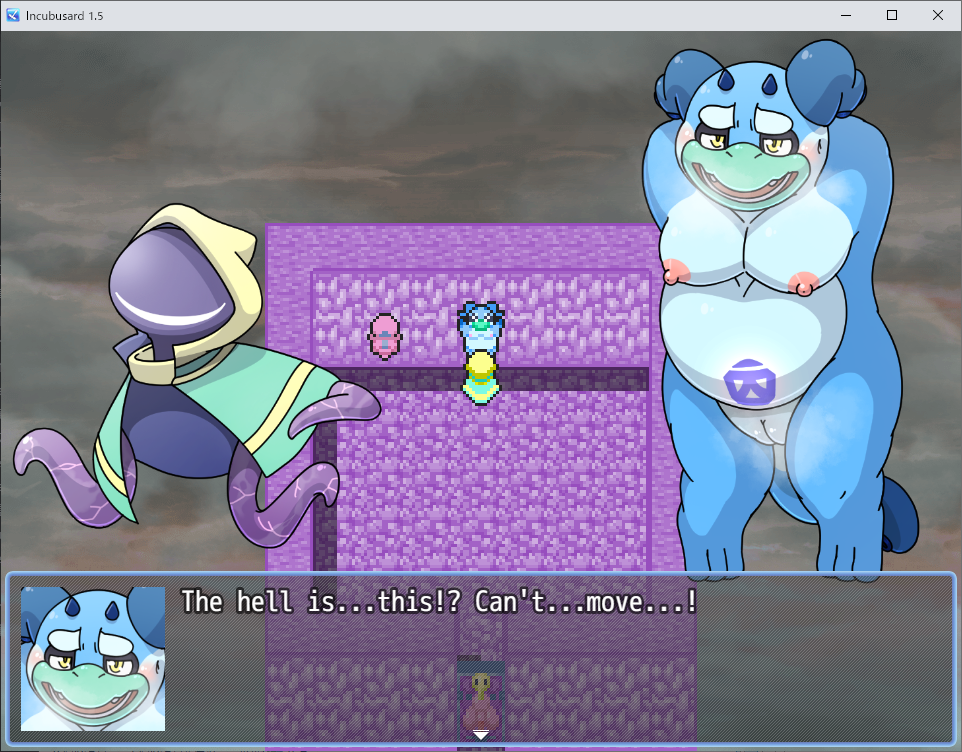Viewport: 962px width, 752px height.
Task: Advance dialogue via the white continue arrow
Action: click(x=481, y=735)
